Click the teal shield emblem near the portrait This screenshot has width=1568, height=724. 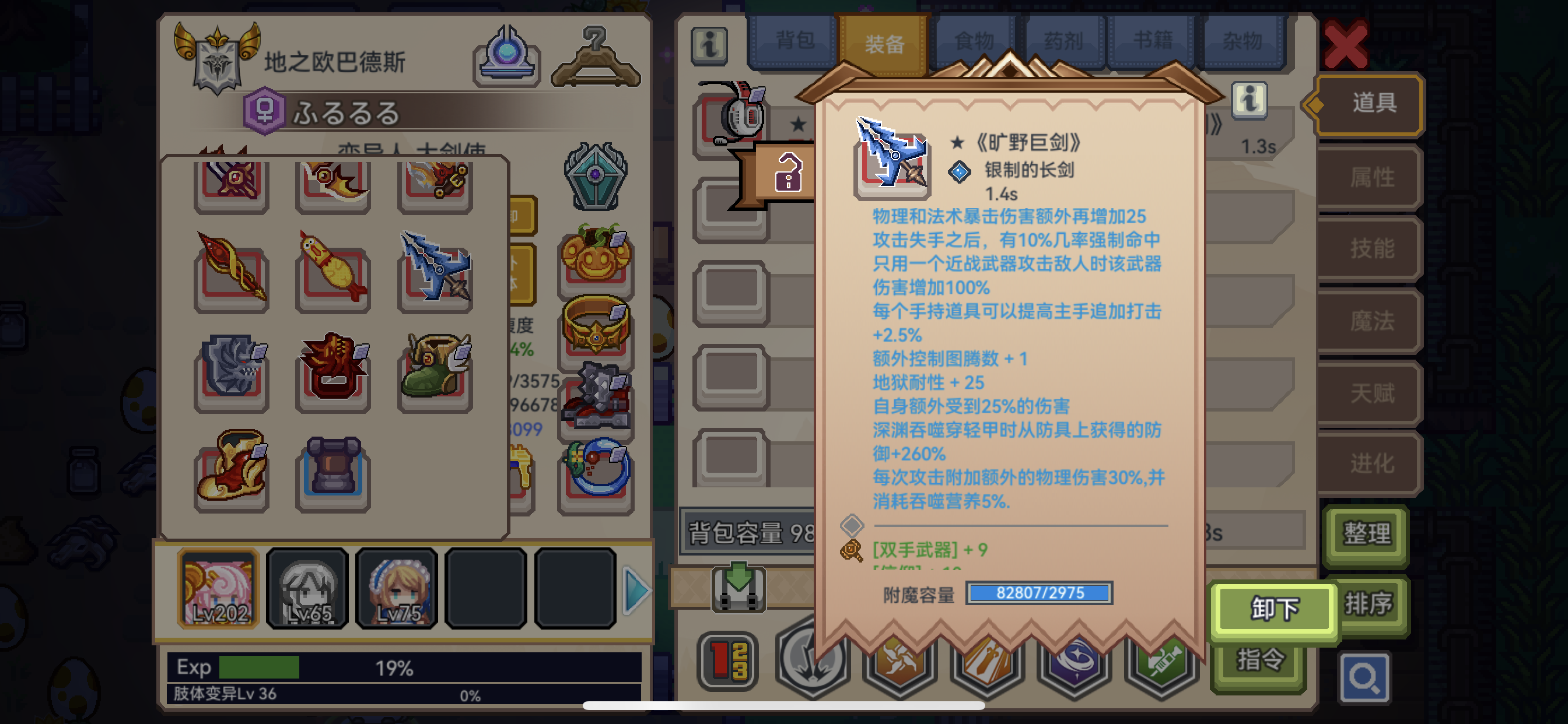click(596, 175)
